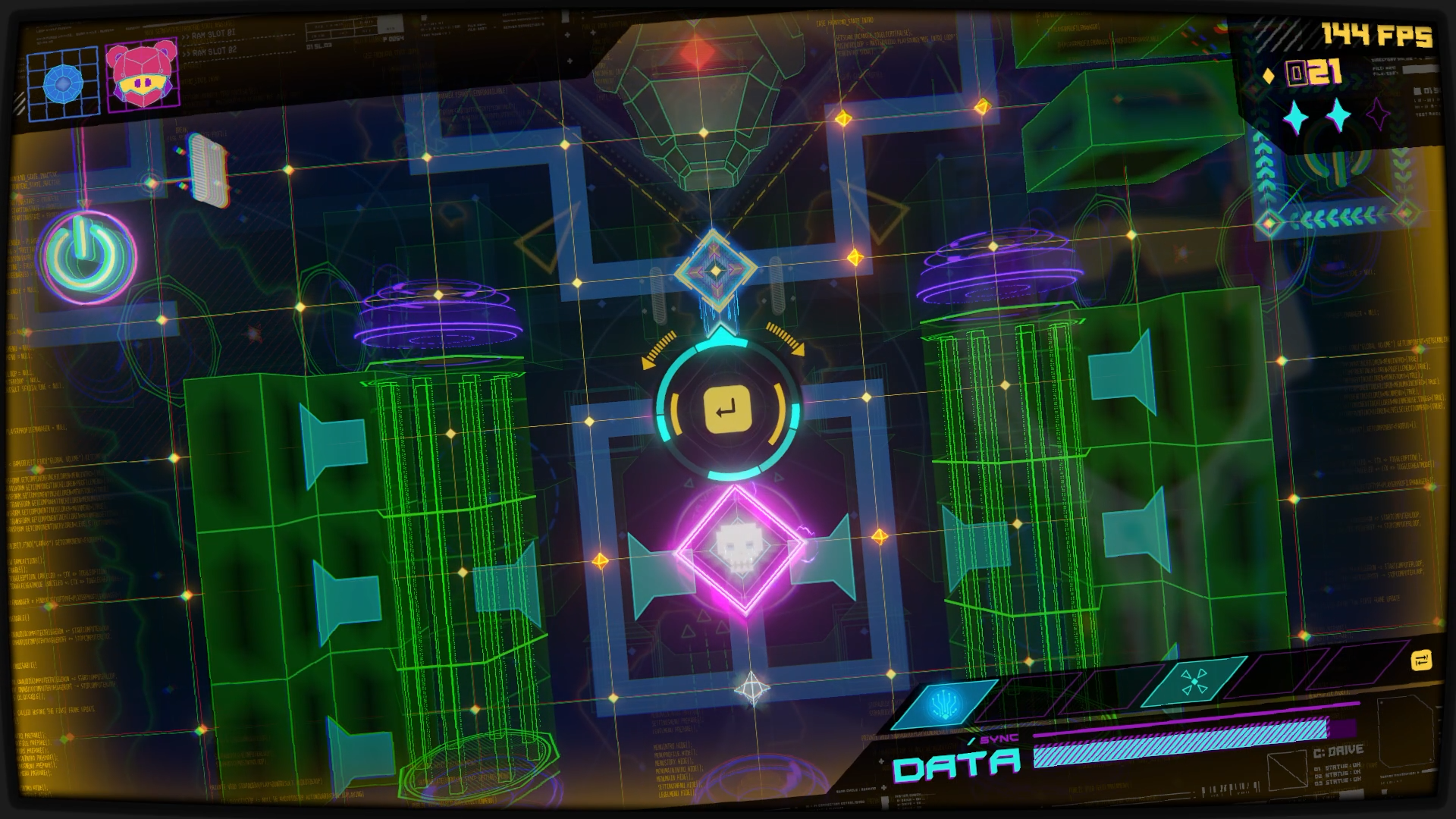Toggle the first cyan star
Screen dimensions: 1456x819
(x=1294, y=116)
